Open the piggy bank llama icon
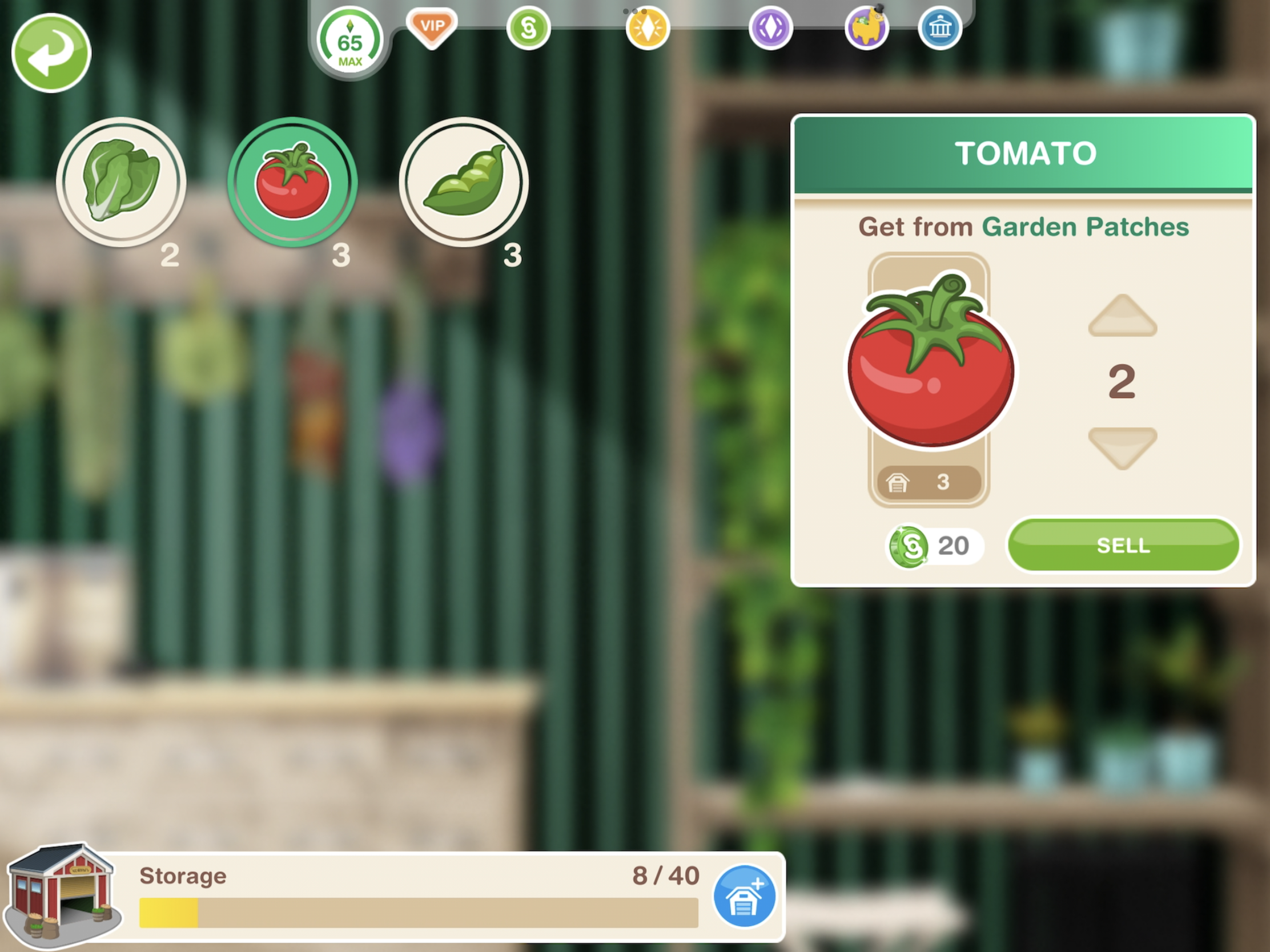Viewport: 1270px width, 952px height. coord(866,27)
